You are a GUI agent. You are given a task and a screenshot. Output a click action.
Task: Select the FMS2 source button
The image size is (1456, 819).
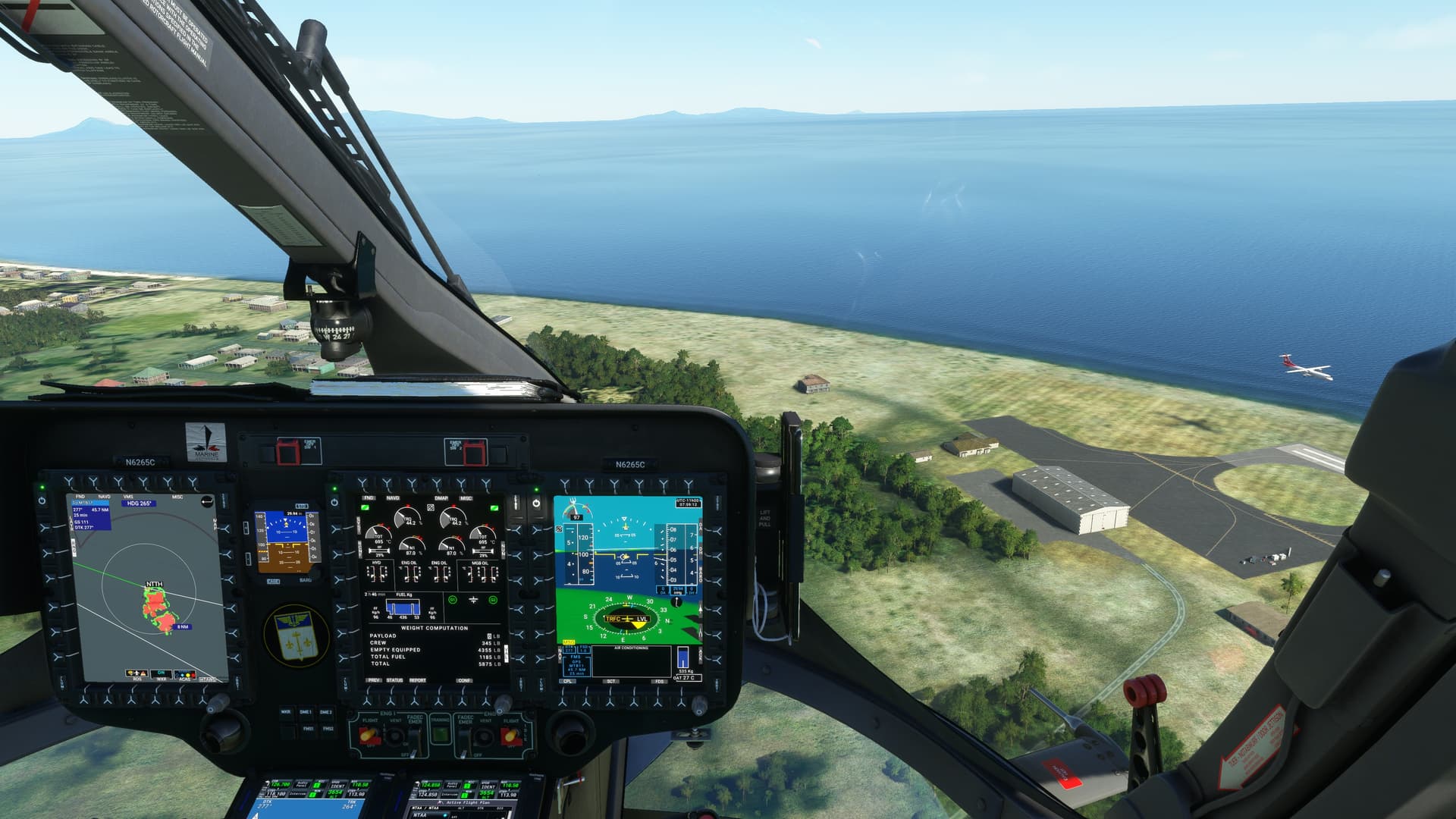pyautogui.click(x=328, y=729)
